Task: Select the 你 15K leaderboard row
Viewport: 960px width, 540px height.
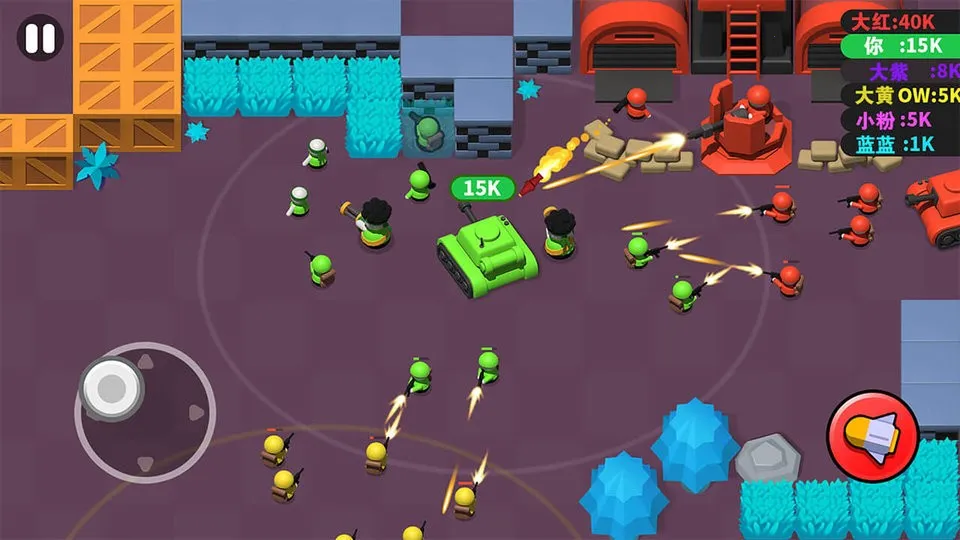Action: (900, 46)
